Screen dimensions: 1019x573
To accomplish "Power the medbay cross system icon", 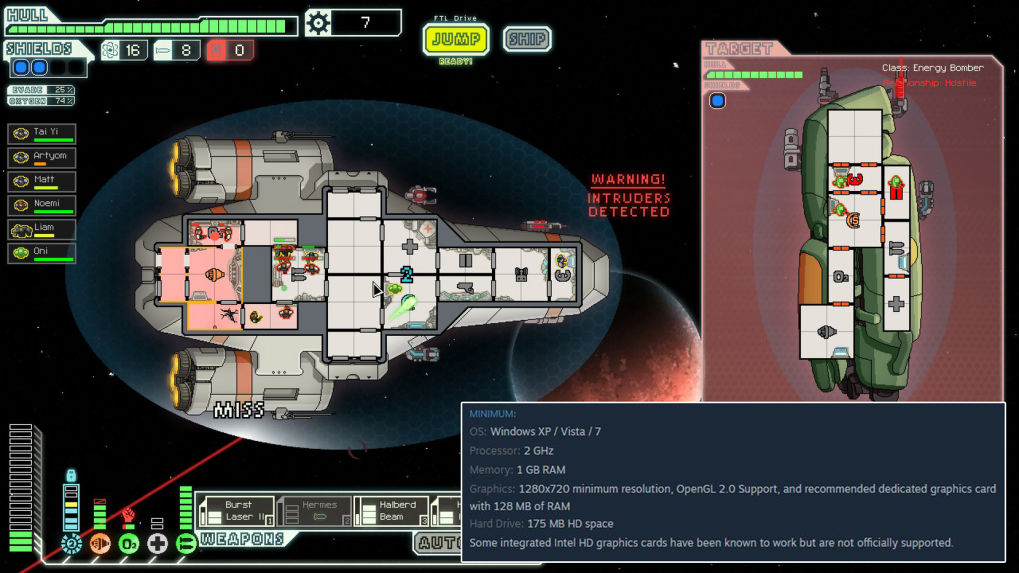I will (x=157, y=543).
